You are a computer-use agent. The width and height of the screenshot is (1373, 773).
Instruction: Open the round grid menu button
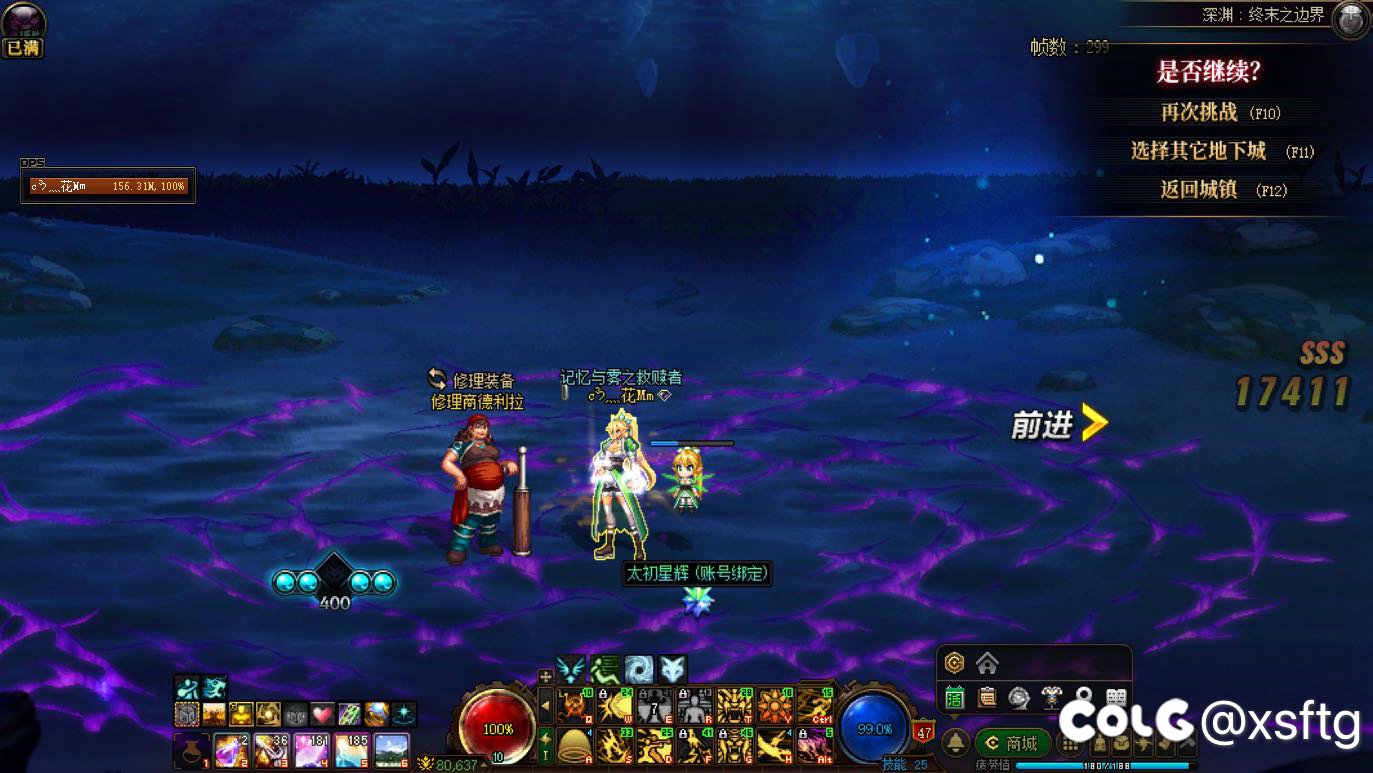coord(1071,743)
